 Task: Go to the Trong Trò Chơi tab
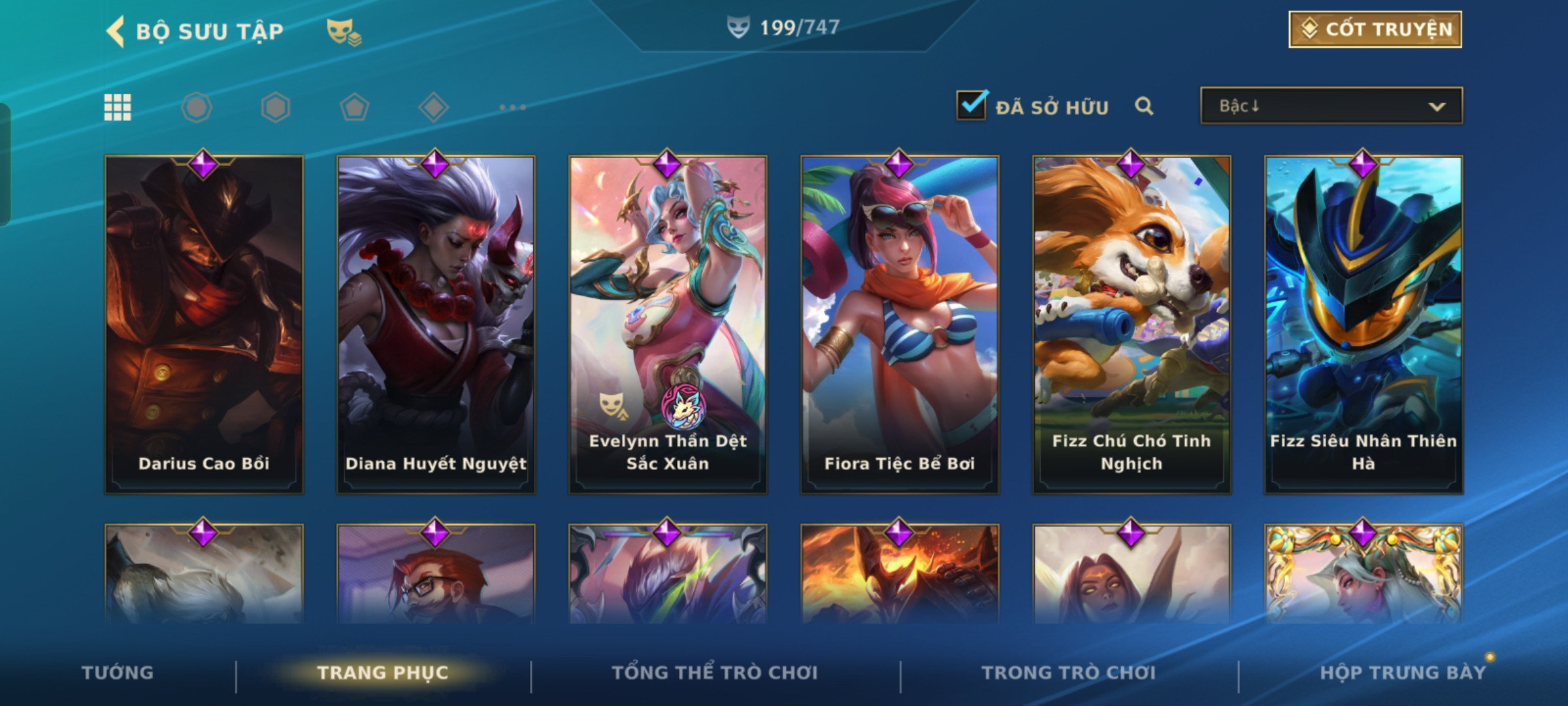point(1069,673)
